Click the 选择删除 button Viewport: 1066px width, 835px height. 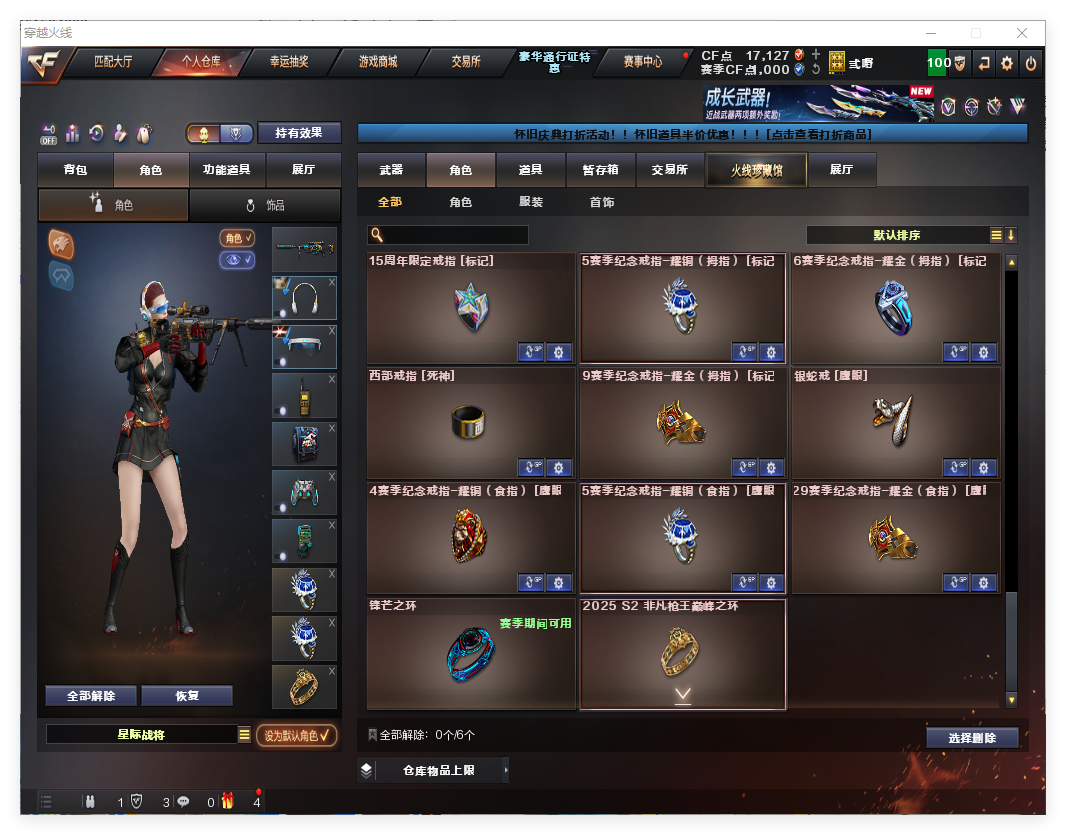pyautogui.click(x=971, y=738)
